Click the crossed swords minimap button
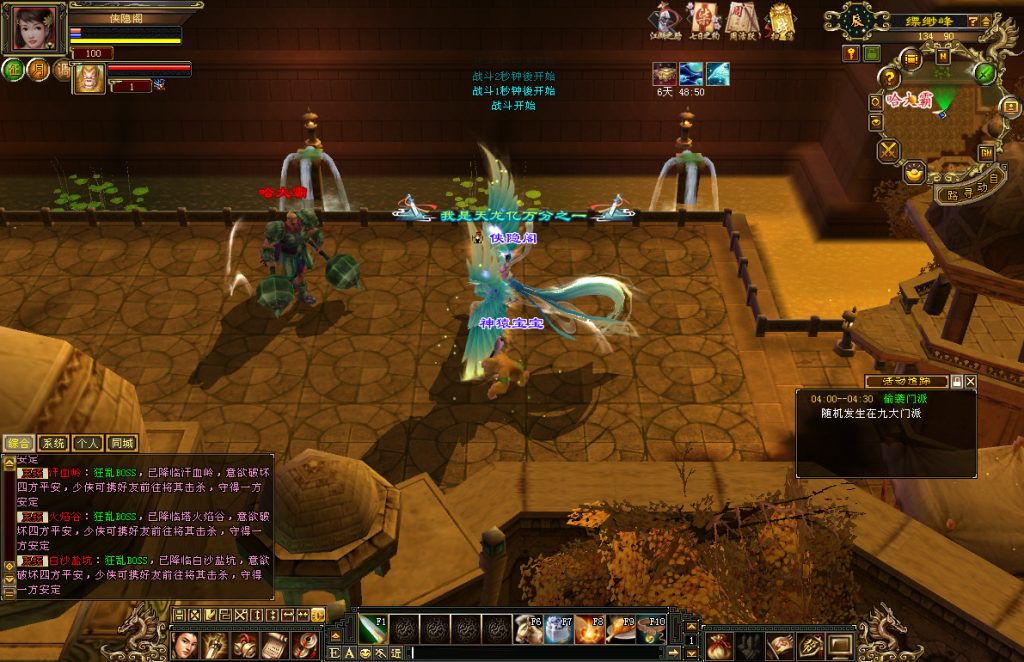Viewport: 1024px width, 662px height. pyautogui.click(x=888, y=151)
